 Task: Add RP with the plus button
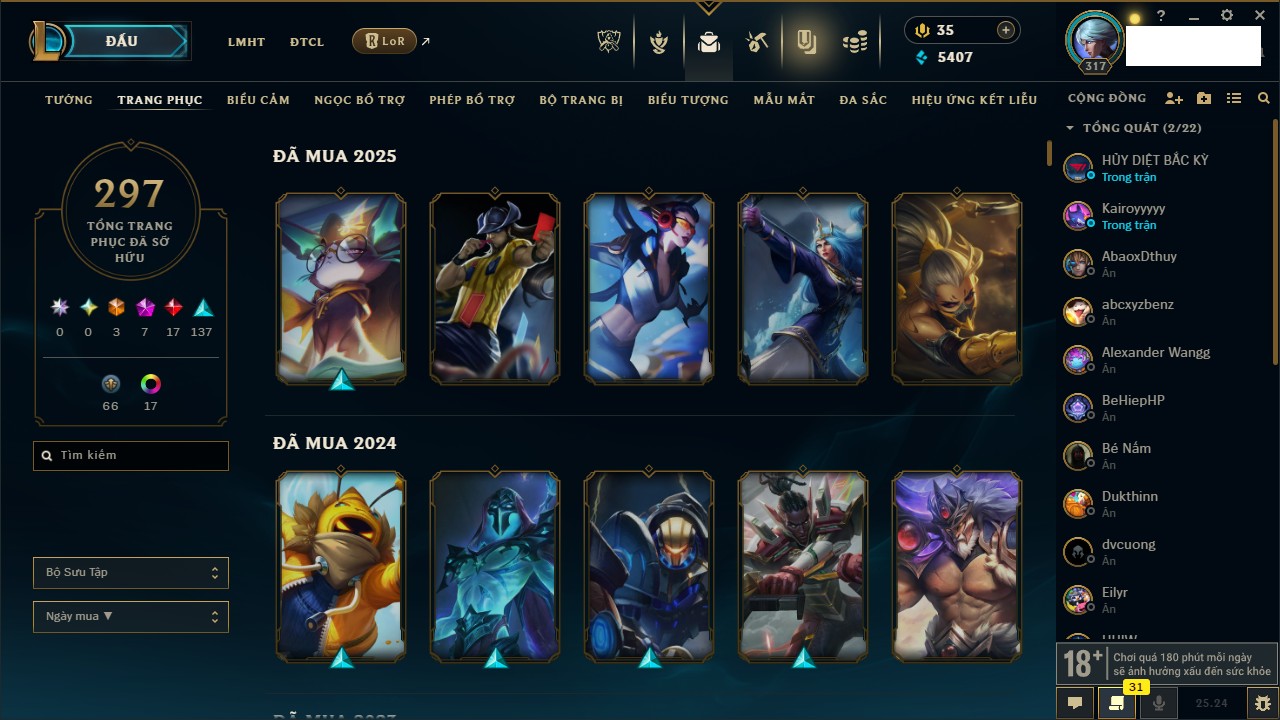[1005, 30]
